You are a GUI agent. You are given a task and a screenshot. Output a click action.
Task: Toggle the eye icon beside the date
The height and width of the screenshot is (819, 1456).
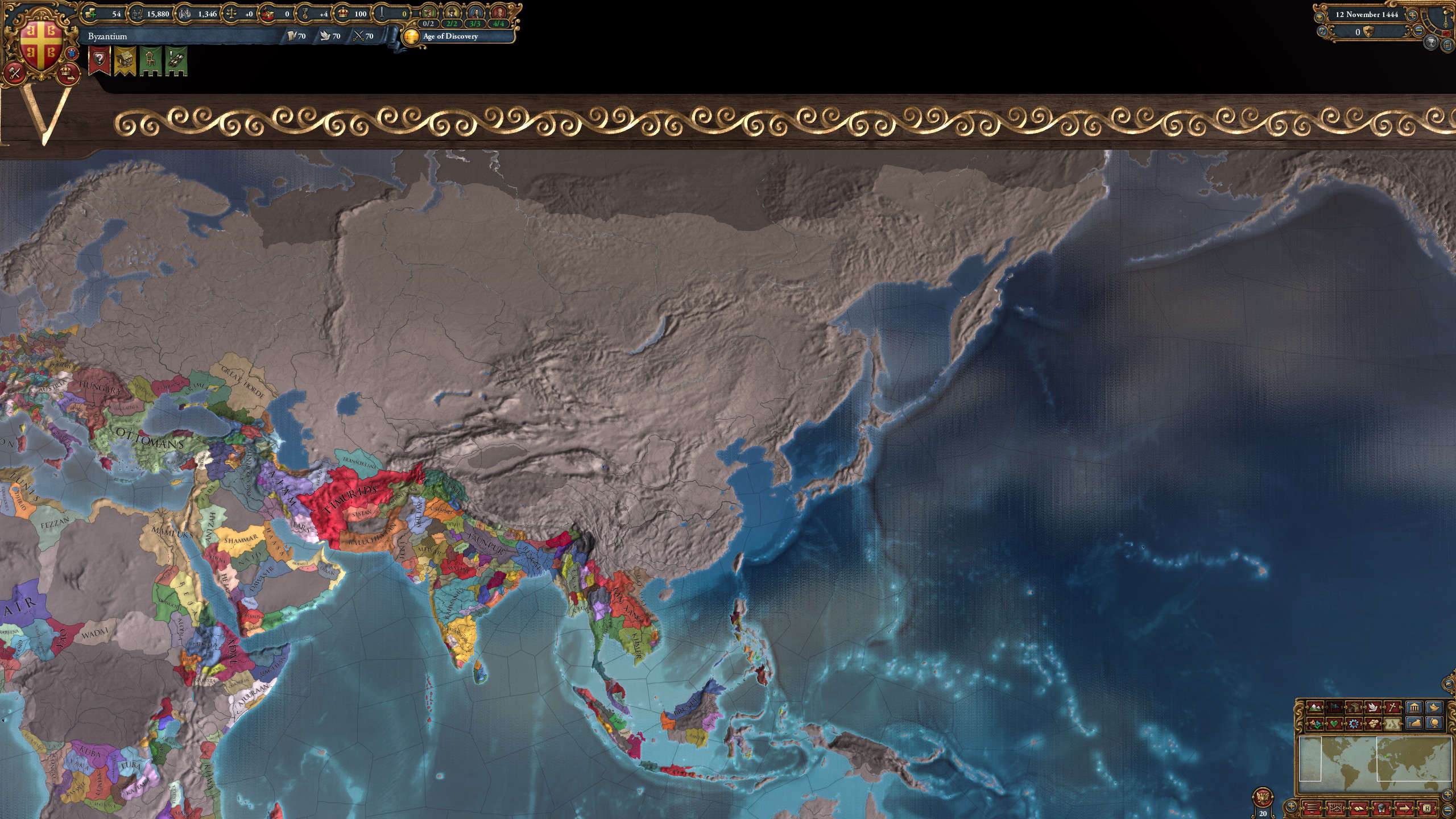[x=1319, y=18]
